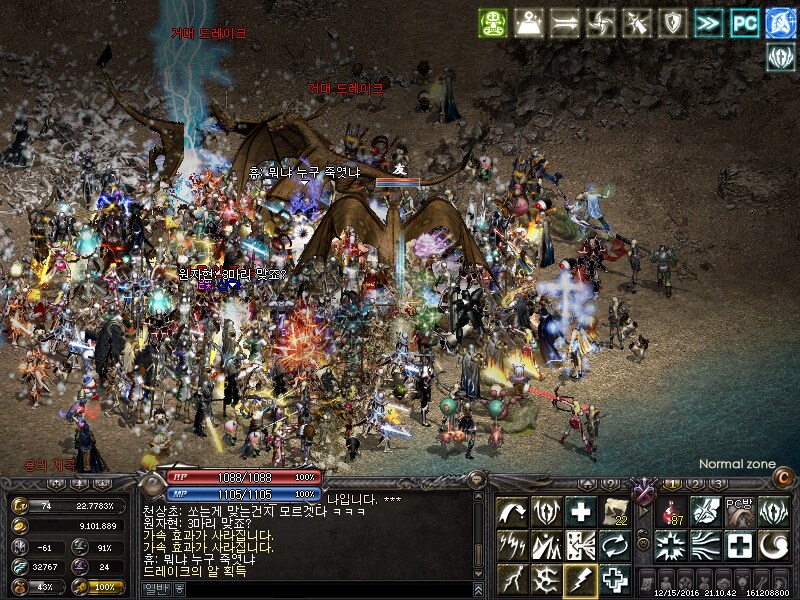Click the green robot icon in top bar
800x600 pixels.
point(493,23)
